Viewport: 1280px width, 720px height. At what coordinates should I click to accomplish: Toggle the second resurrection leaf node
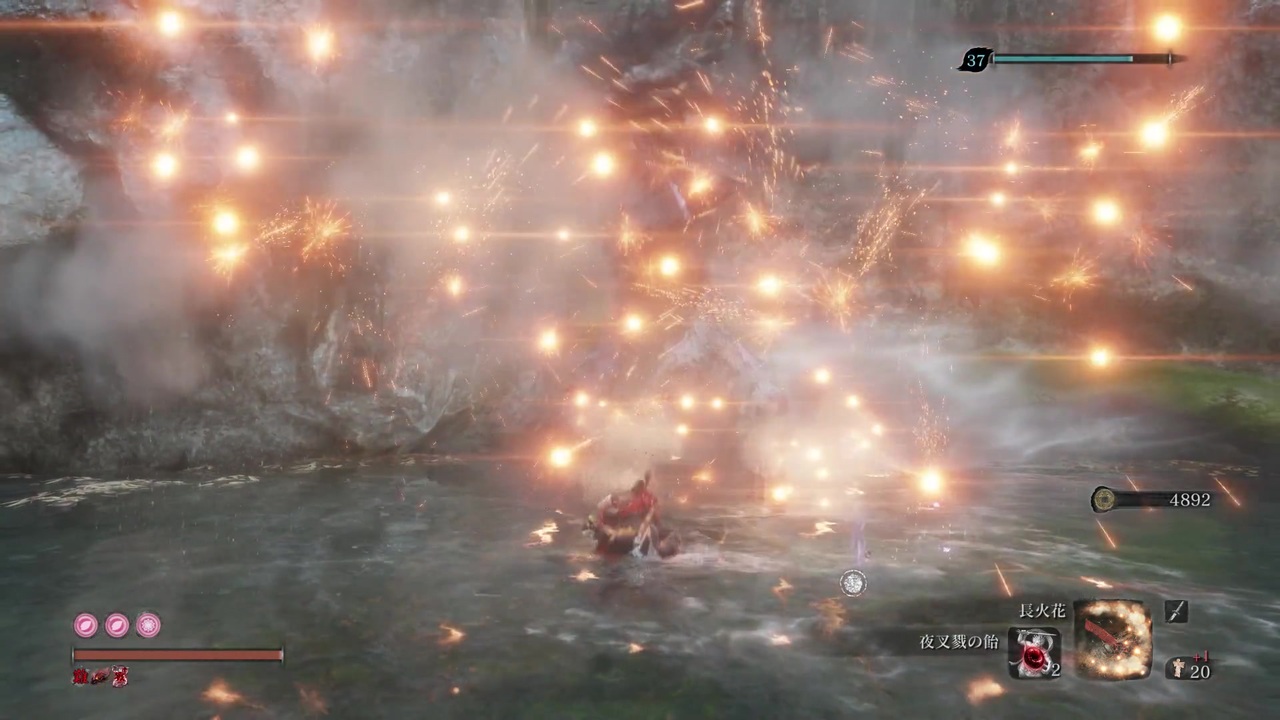117,625
